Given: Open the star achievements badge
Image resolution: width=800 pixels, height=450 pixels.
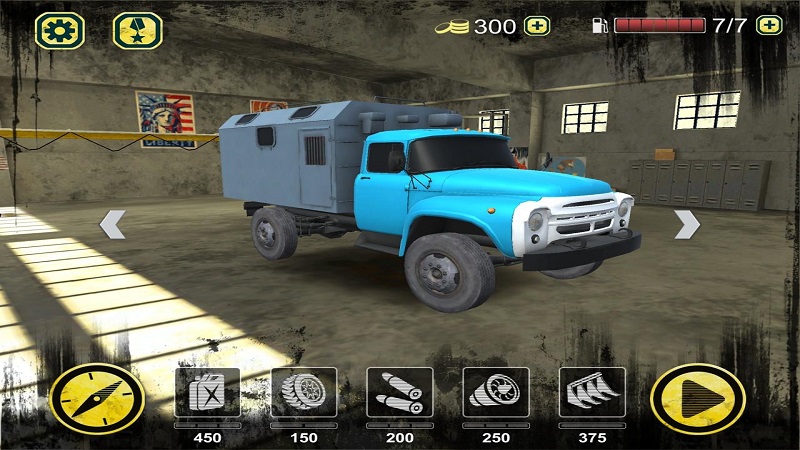Looking at the screenshot, I should (138, 31).
